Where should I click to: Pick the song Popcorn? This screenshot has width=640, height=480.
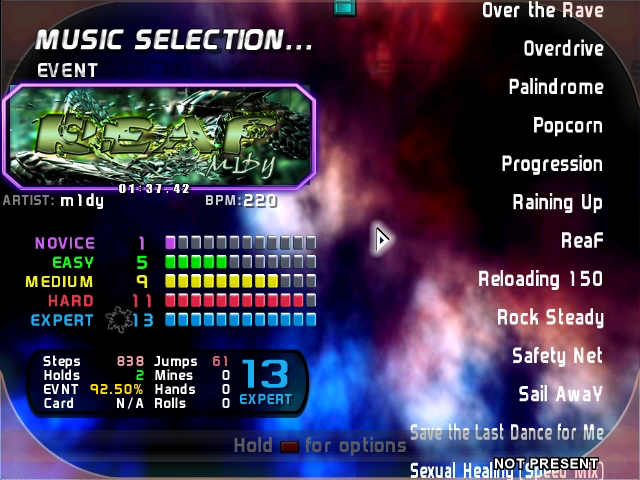pyautogui.click(x=567, y=126)
